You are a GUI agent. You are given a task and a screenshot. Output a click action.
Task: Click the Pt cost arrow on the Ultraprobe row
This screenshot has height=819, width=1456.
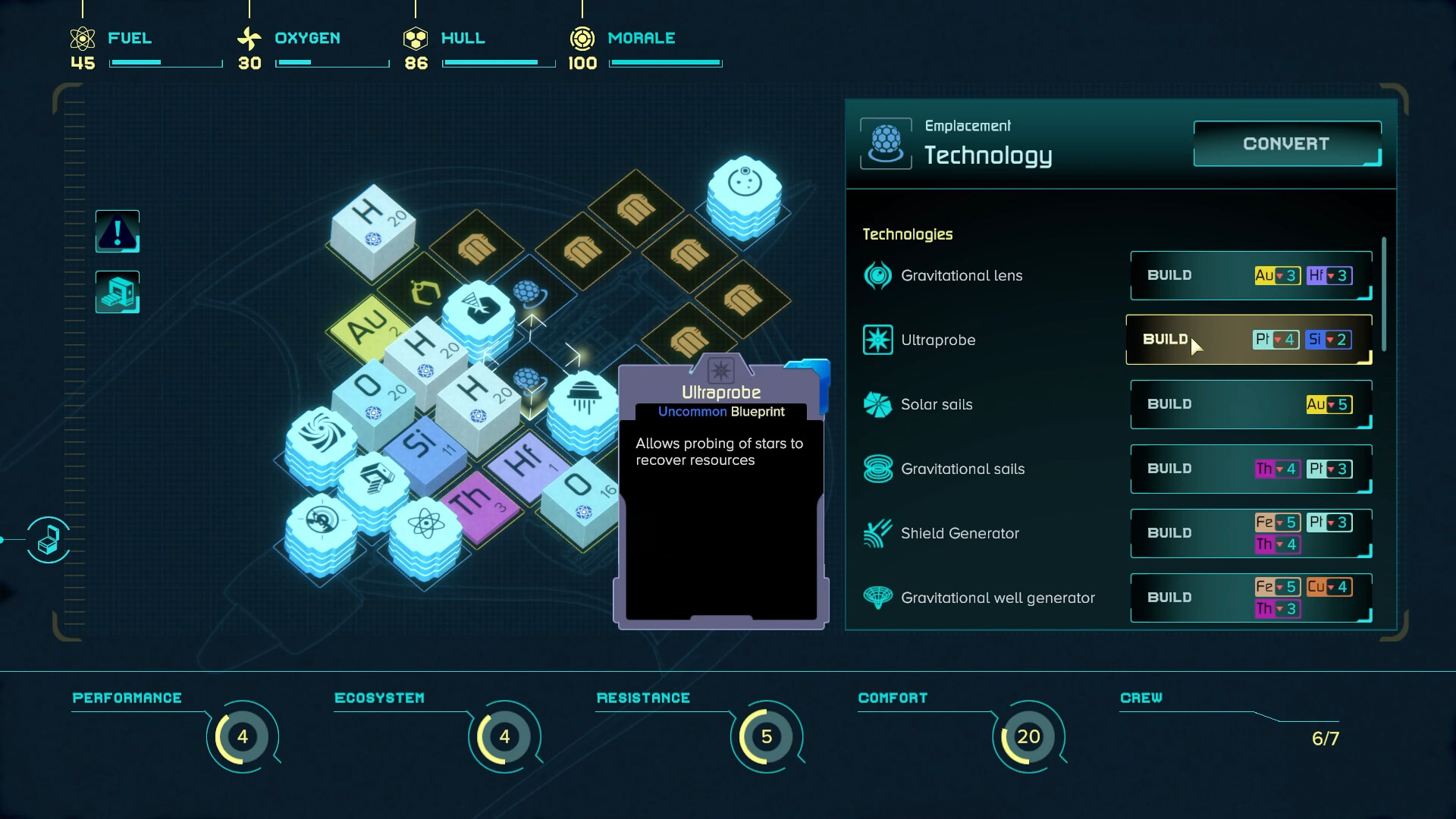click(x=1278, y=340)
